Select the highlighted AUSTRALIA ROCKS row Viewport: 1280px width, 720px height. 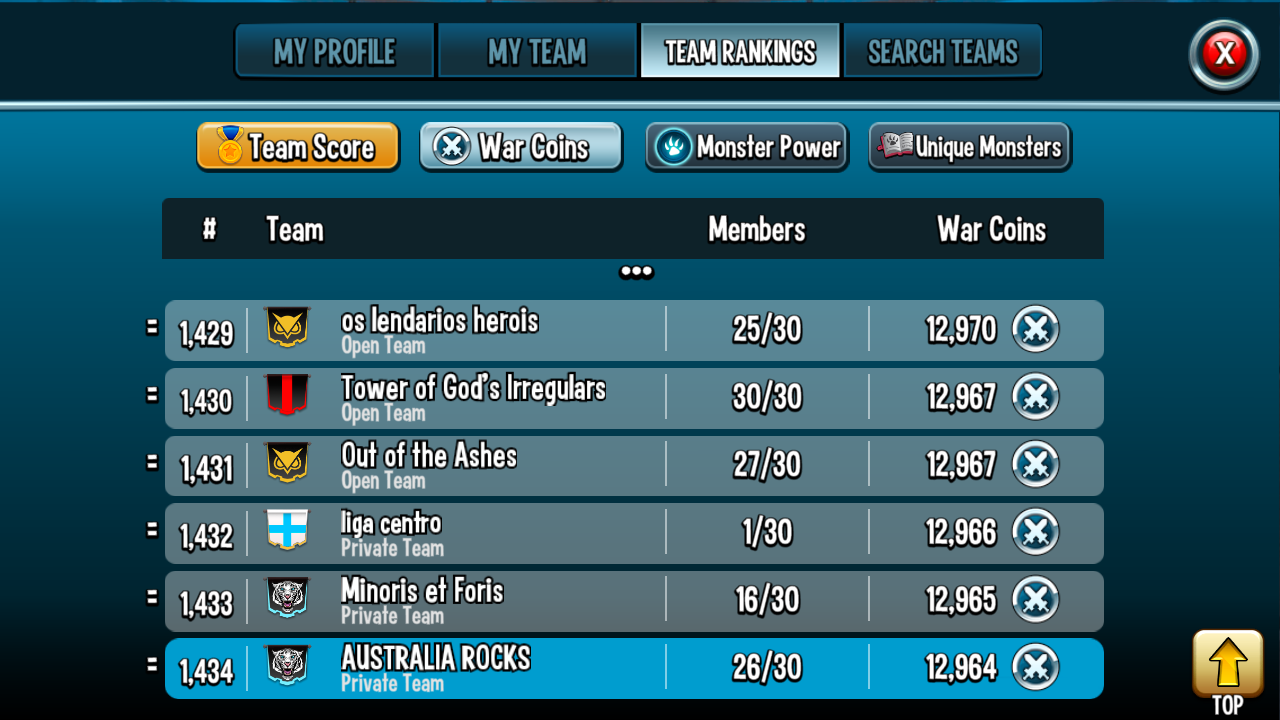[x=633, y=666]
